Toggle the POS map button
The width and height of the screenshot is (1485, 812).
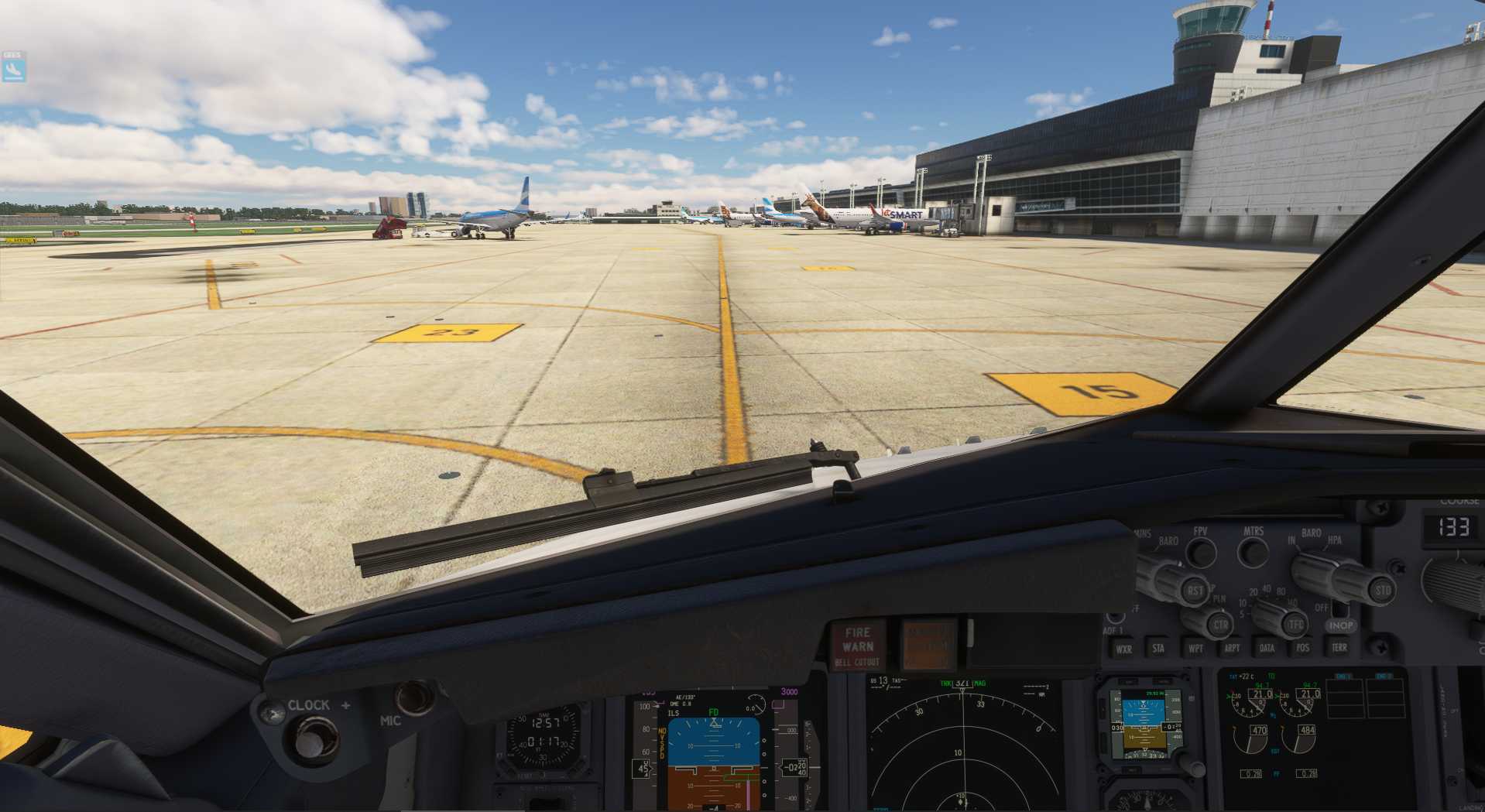(1303, 648)
